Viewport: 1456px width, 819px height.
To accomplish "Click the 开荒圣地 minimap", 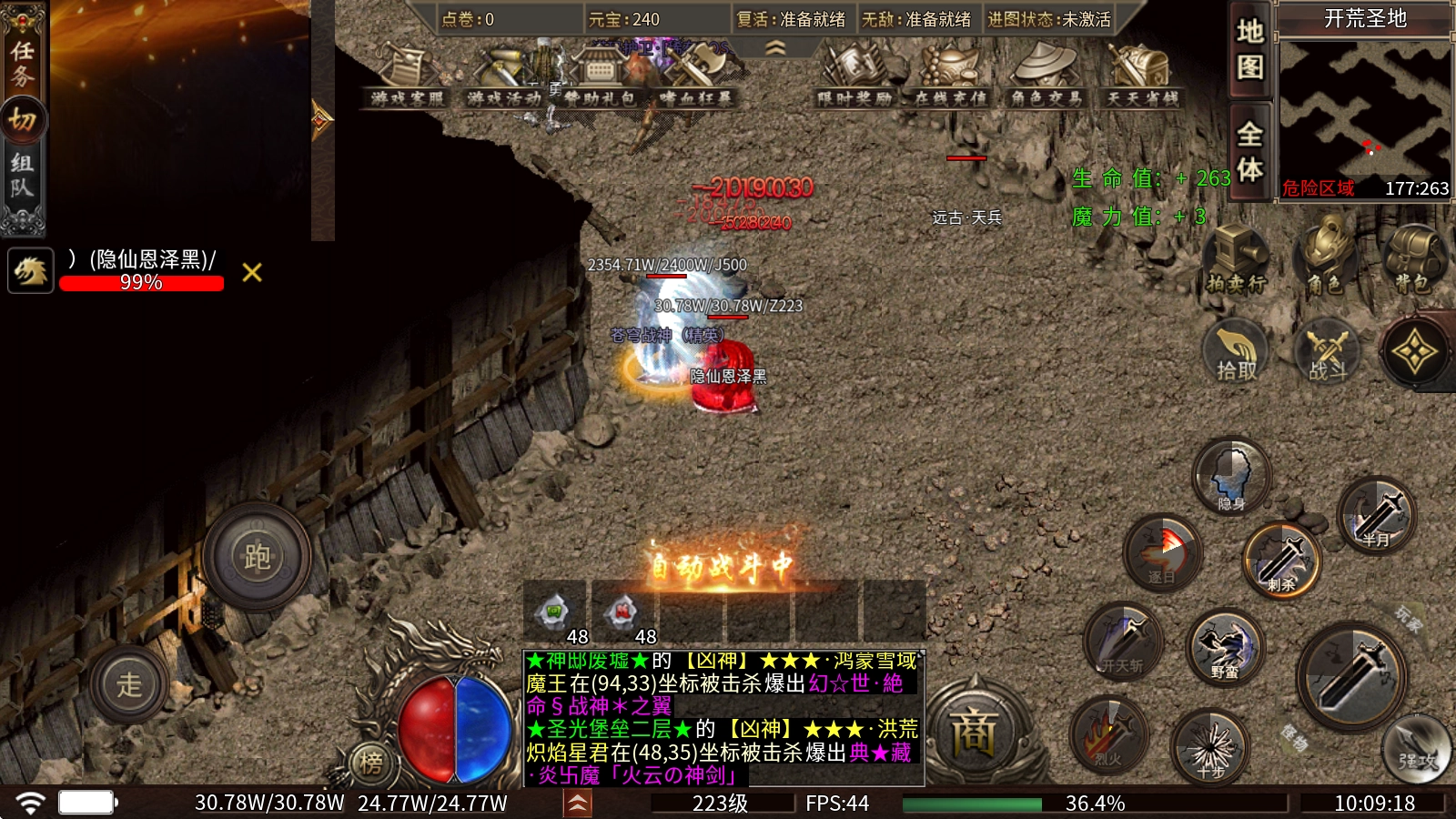I will [1363, 109].
